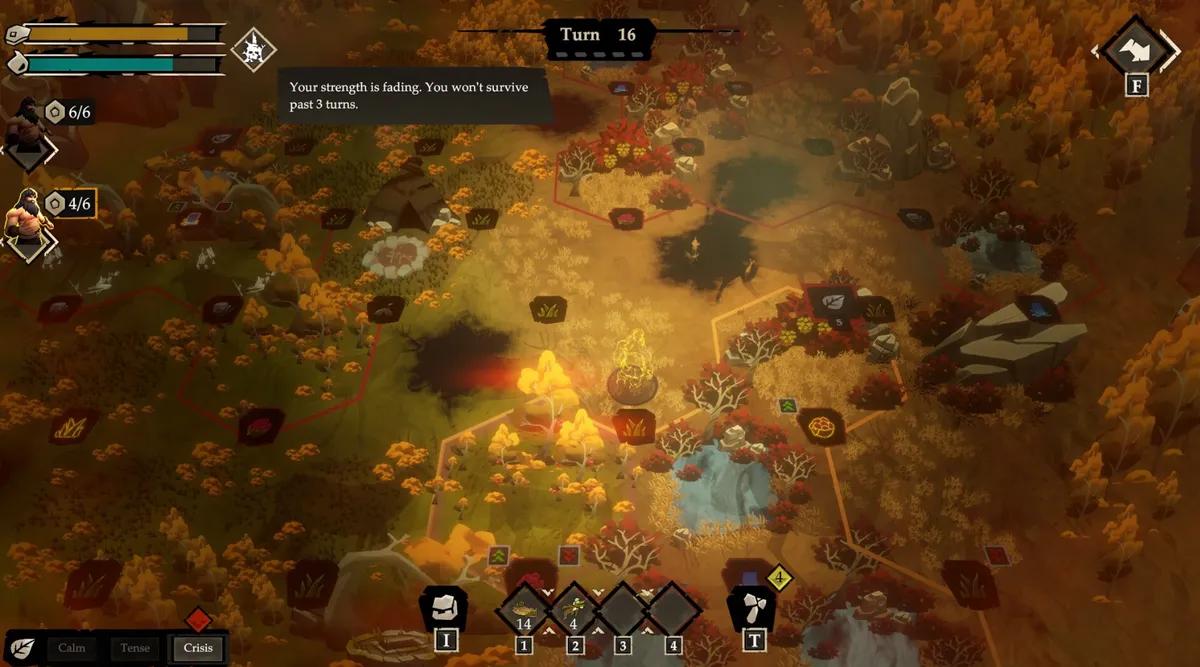Switch to the Tense mode
The image size is (1200, 667).
(x=134, y=648)
